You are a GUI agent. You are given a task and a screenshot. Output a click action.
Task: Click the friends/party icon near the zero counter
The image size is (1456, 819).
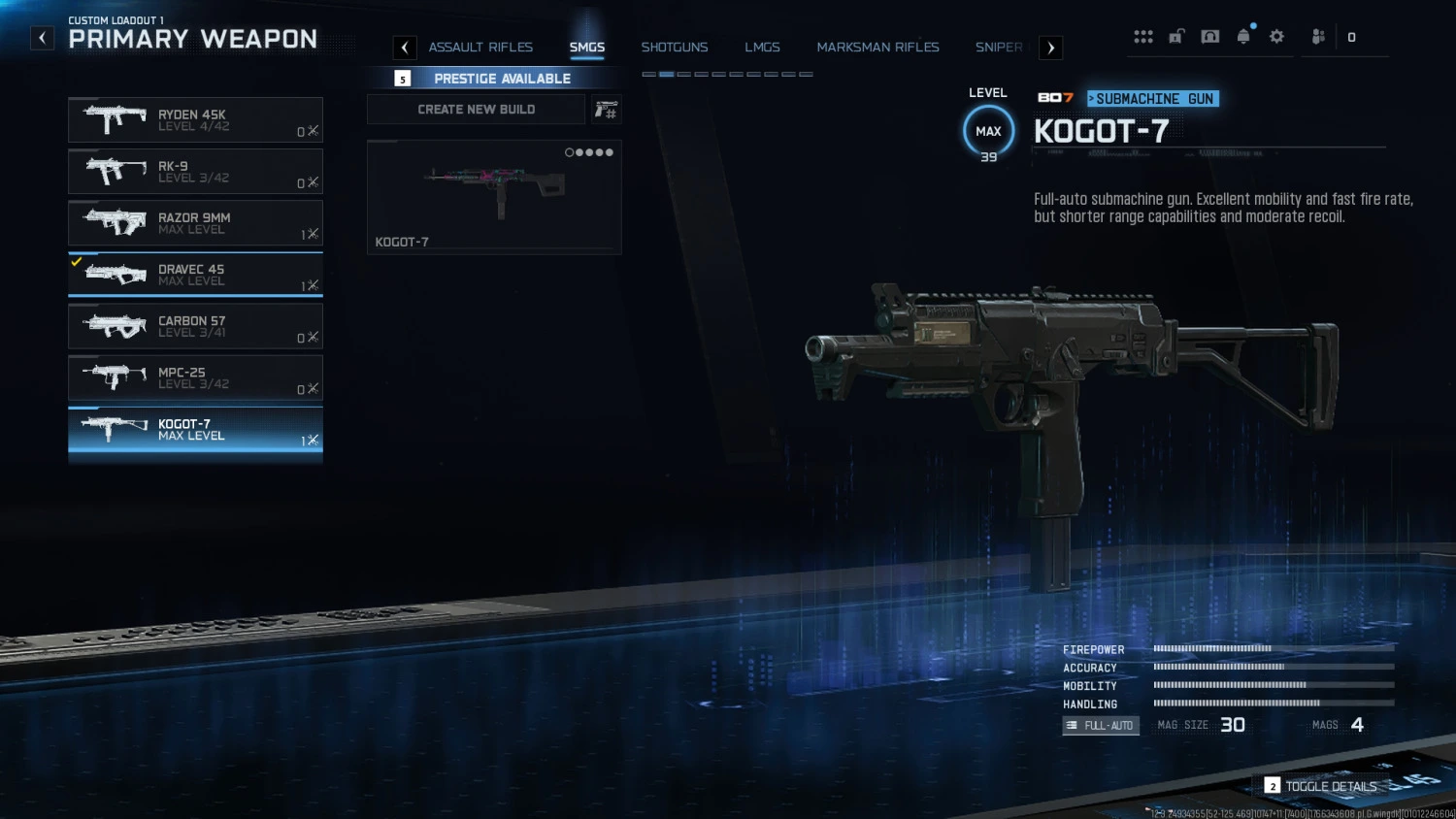(x=1317, y=36)
